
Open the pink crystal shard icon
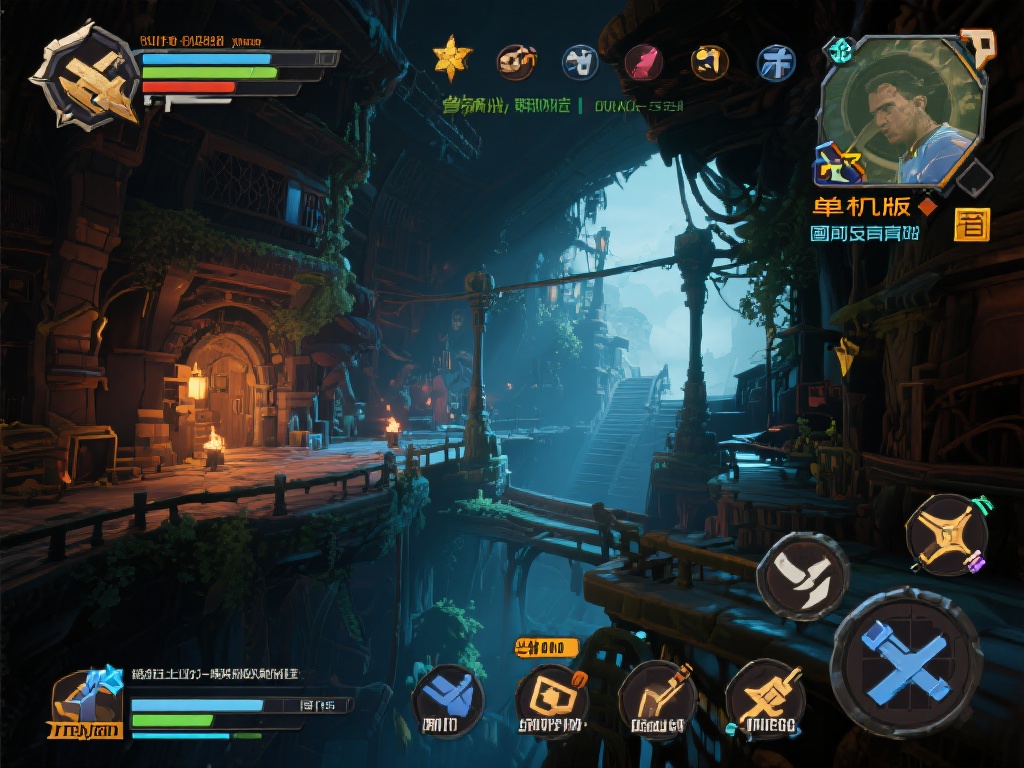(643, 62)
